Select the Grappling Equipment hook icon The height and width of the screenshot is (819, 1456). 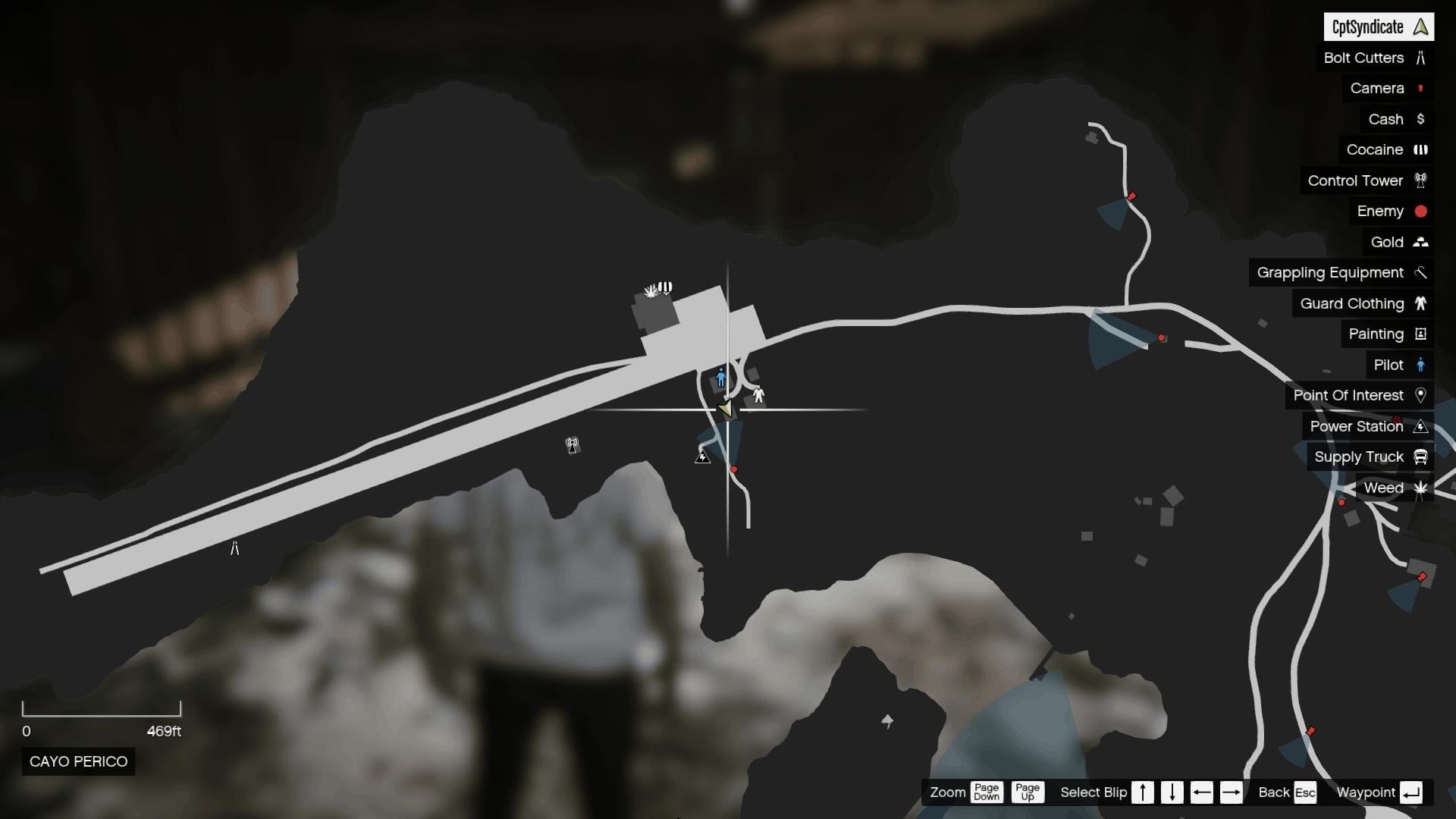point(1421,272)
